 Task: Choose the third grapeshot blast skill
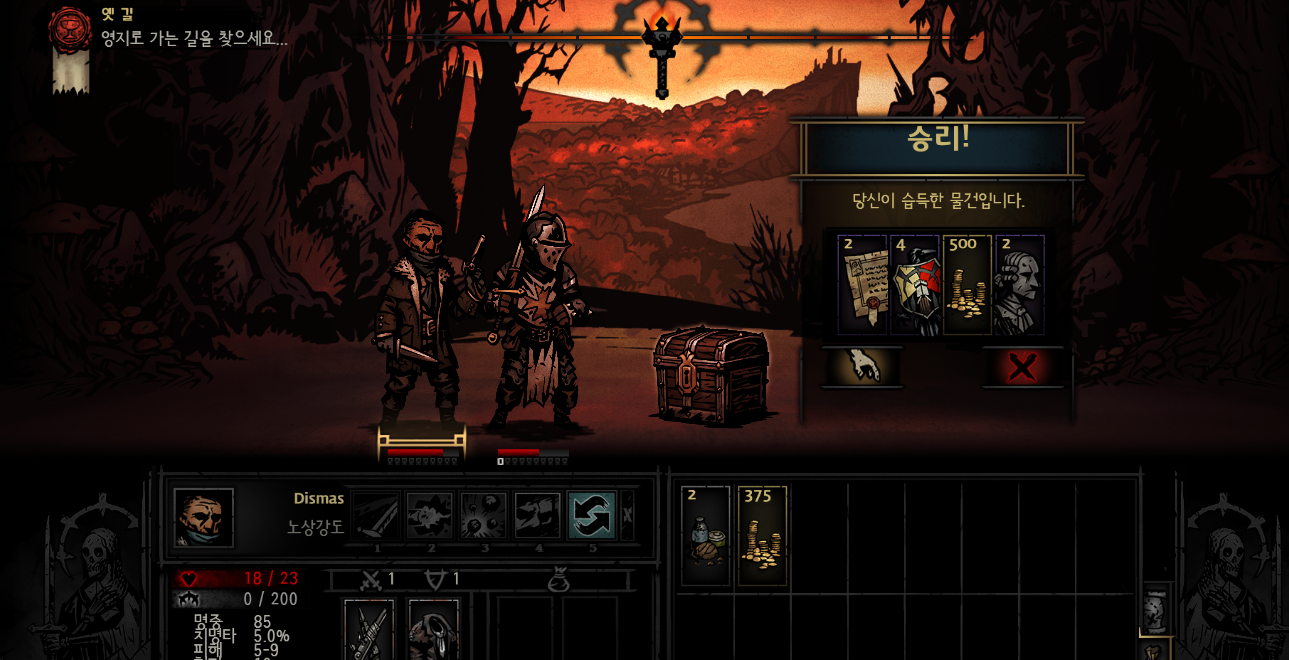[x=484, y=516]
